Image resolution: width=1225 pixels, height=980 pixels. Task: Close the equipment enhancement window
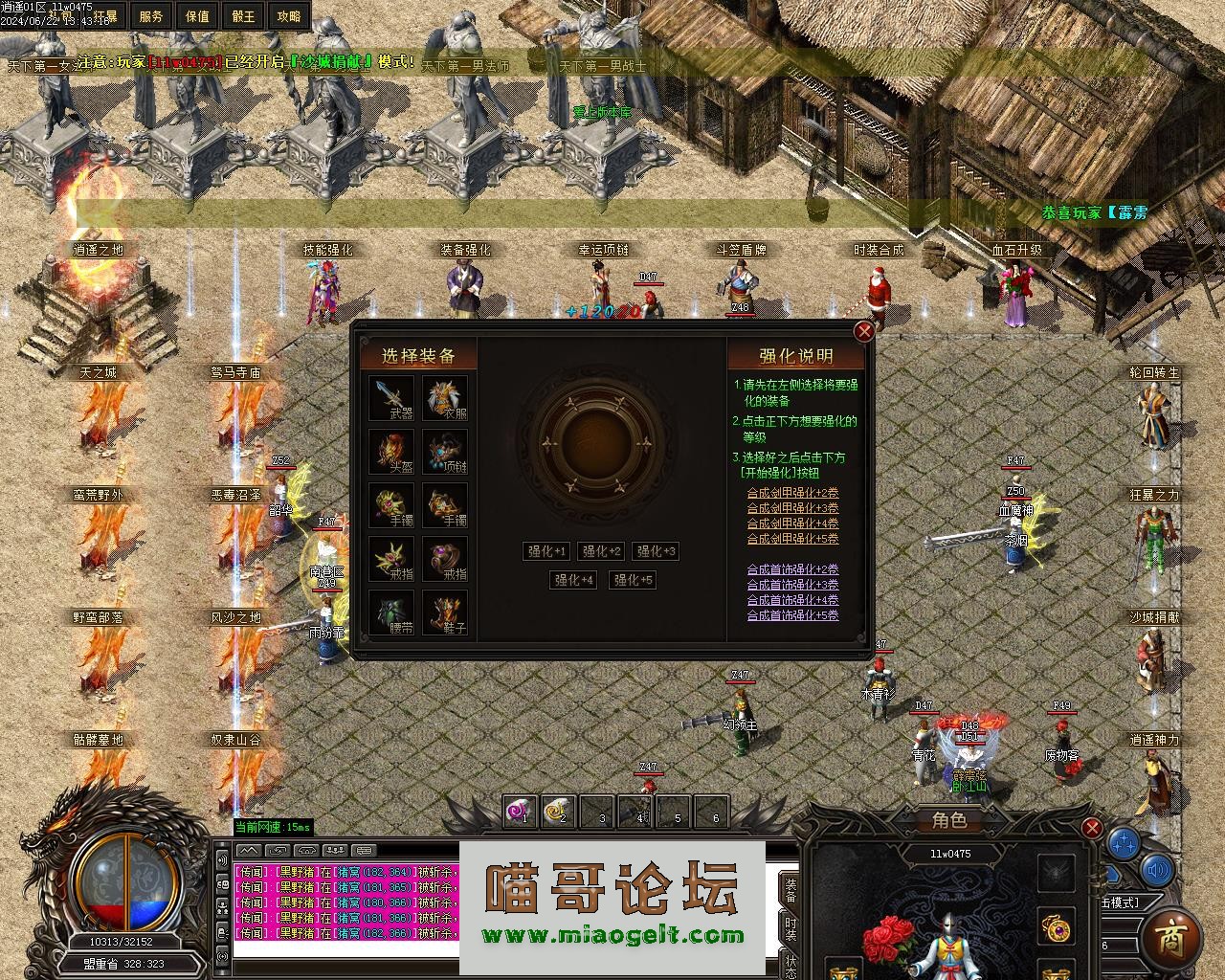point(863,331)
